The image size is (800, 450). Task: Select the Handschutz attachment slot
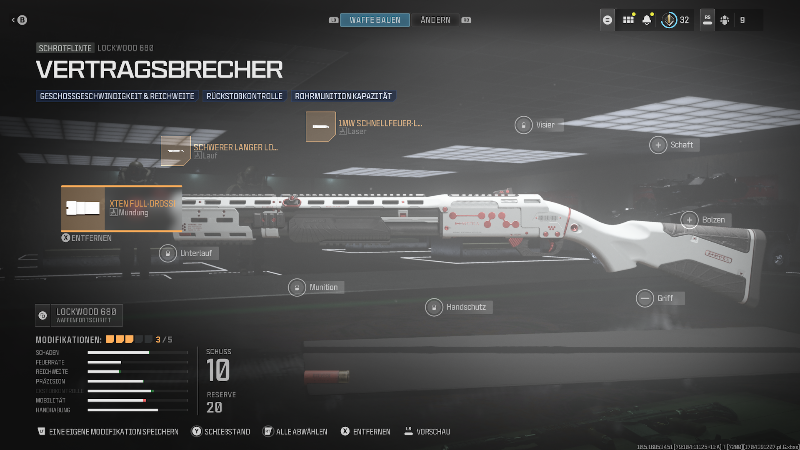434,307
